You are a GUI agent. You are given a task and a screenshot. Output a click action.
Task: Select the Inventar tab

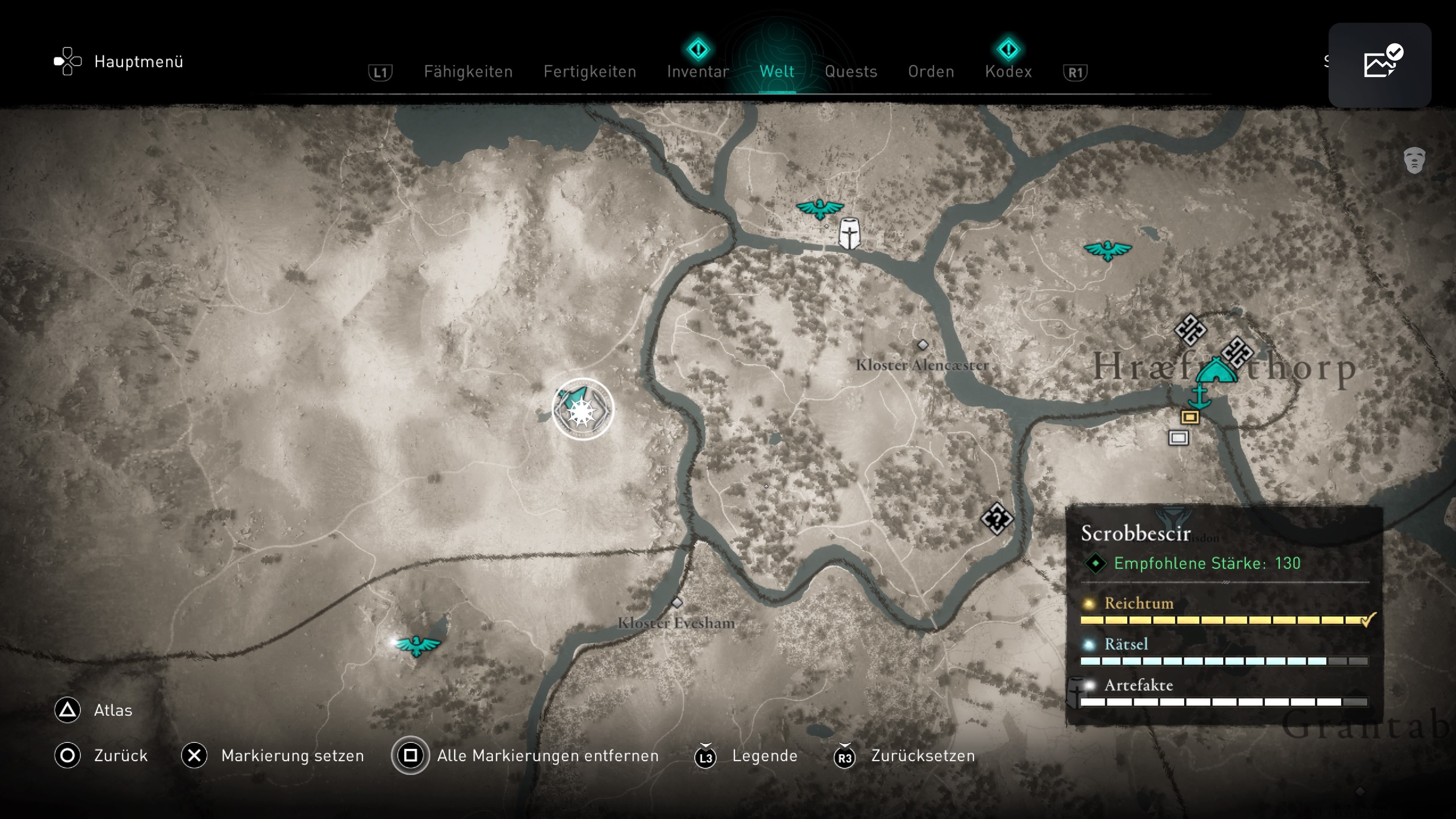coord(698,72)
